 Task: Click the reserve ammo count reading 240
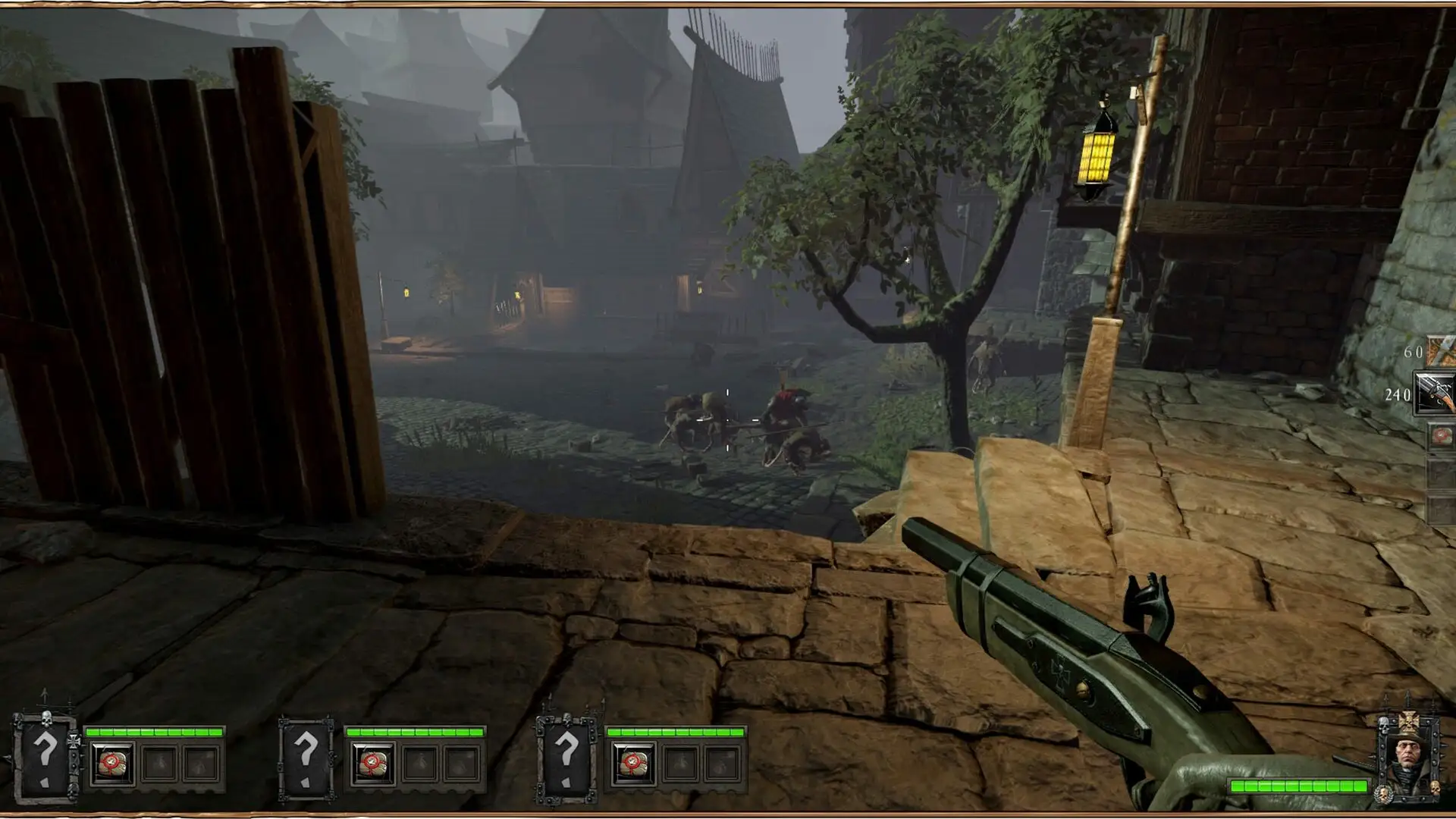pos(1399,395)
